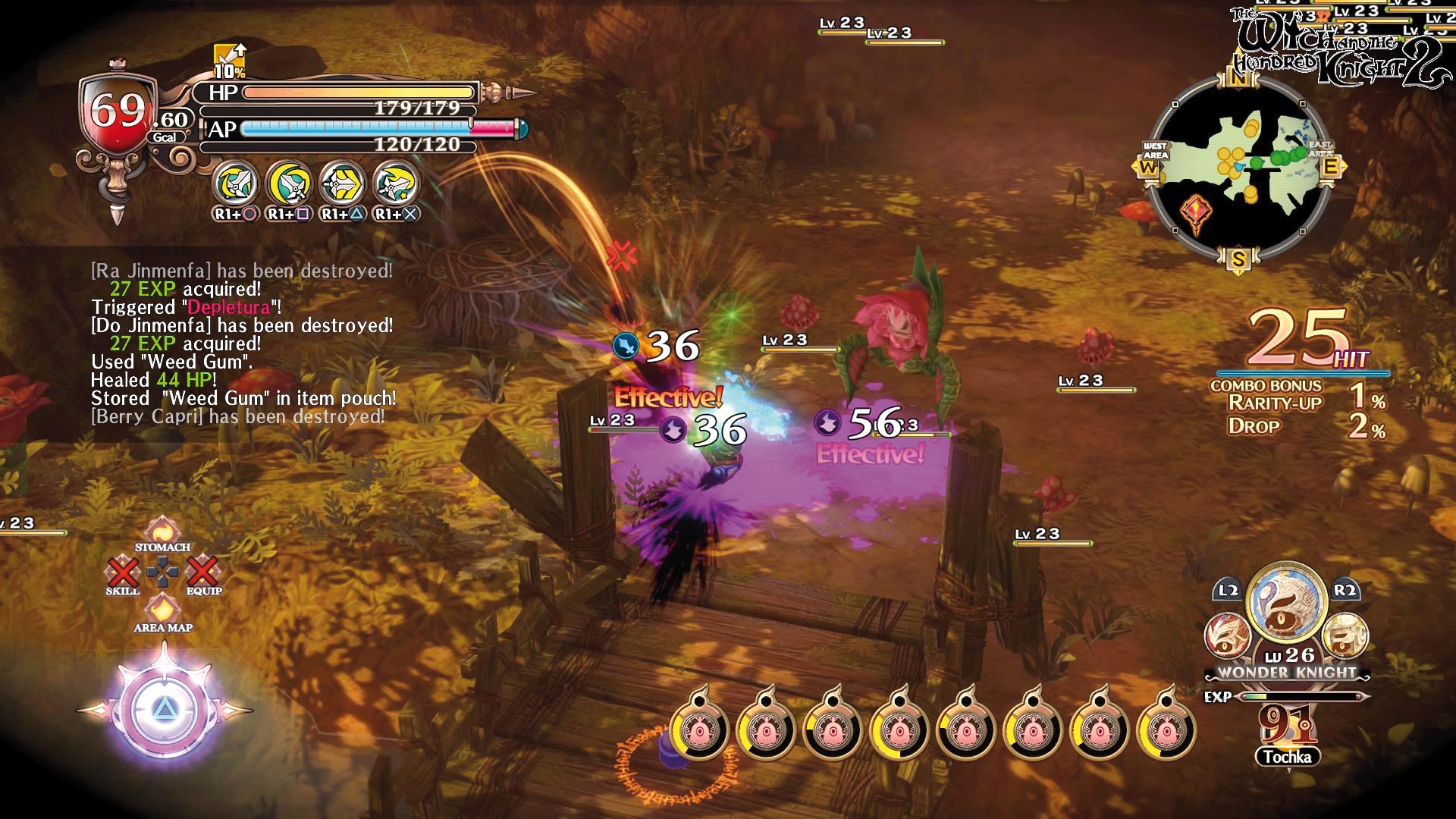The image size is (1456, 819).
Task: Select the R1+□ sword skill icon
Action: [289, 182]
